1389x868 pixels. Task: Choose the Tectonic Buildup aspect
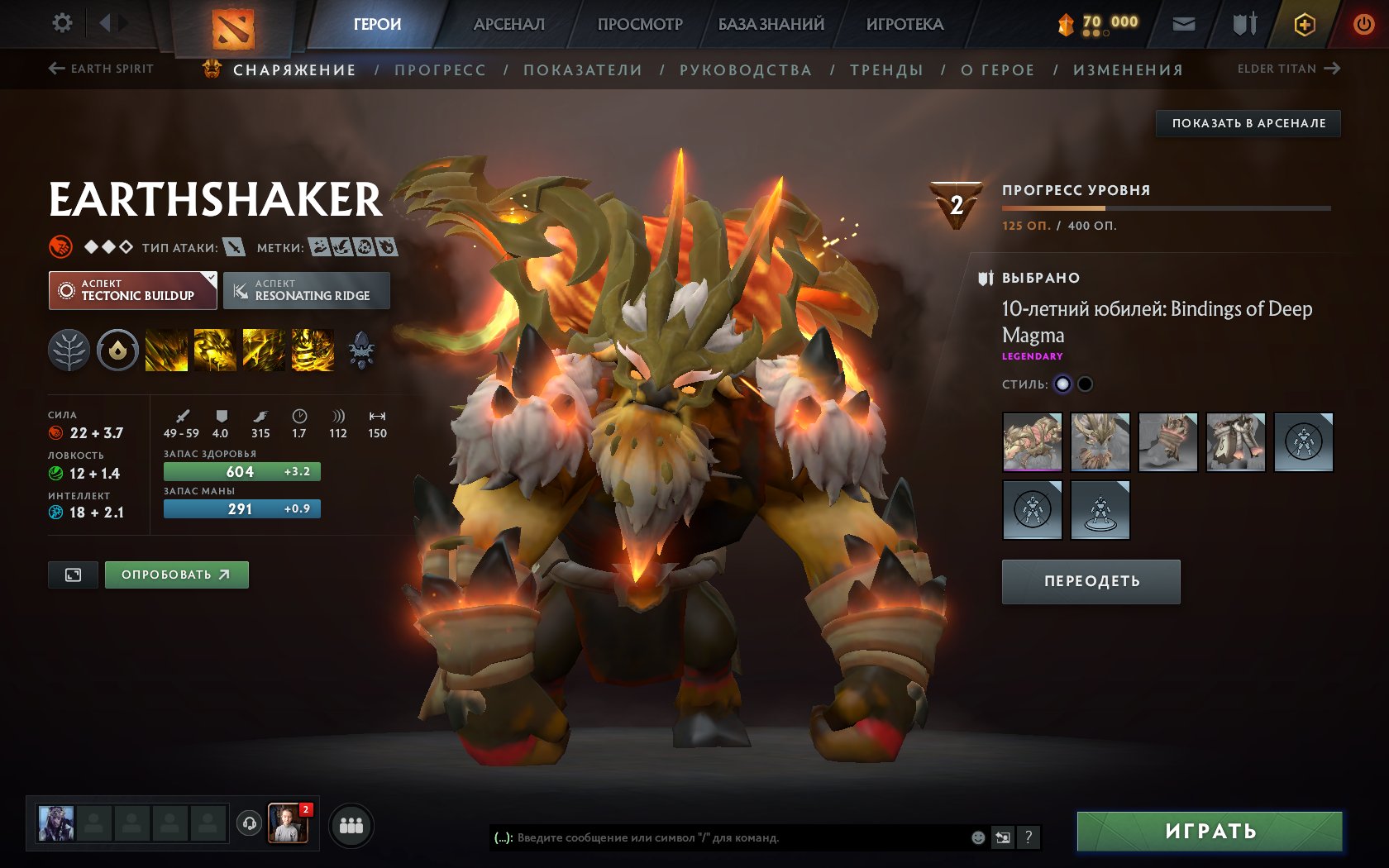(132, 291)
